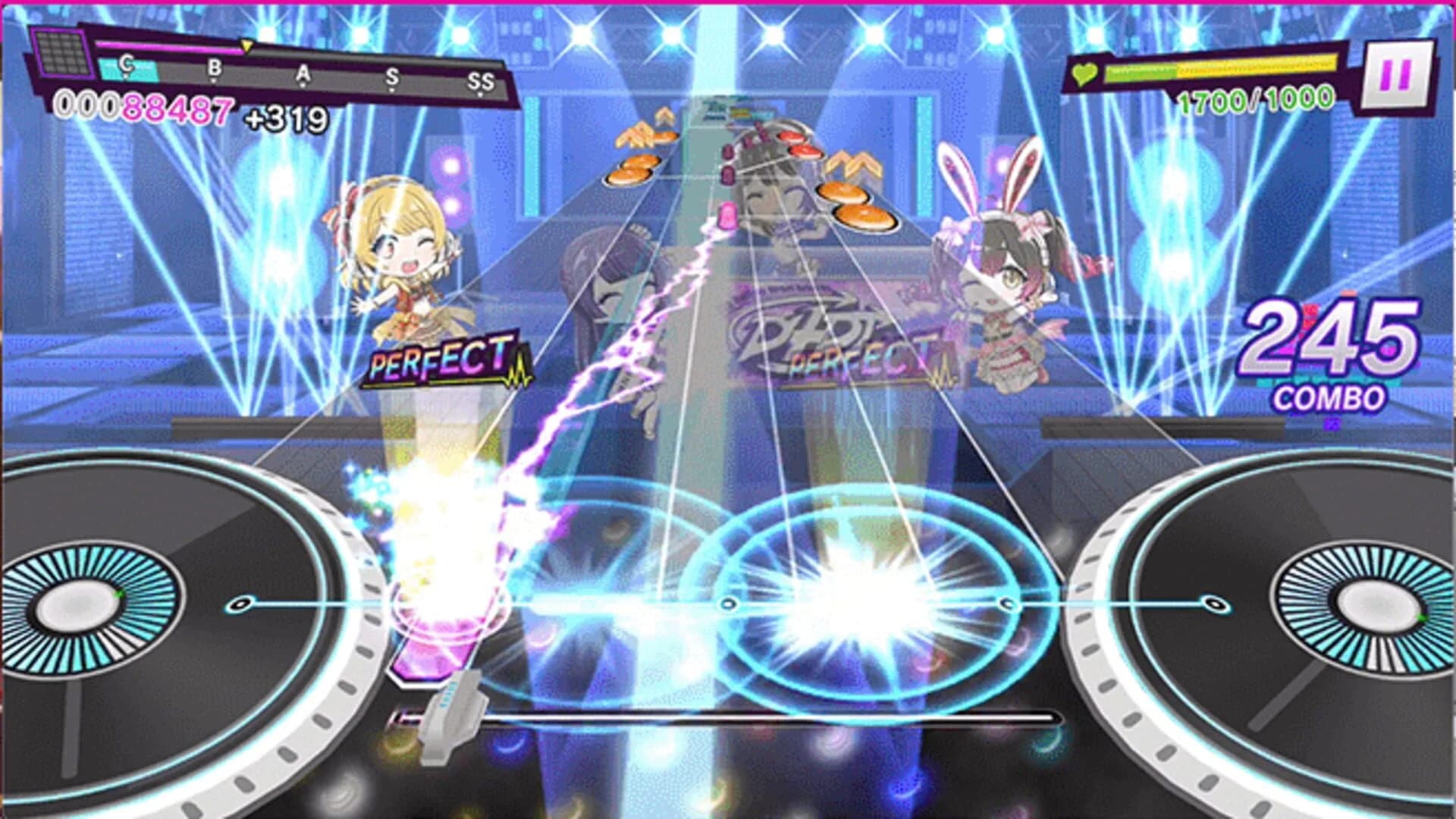Screen dimensions: 1456x819
Task: Click the pink slide note in center lane
Action: (726, 216)
